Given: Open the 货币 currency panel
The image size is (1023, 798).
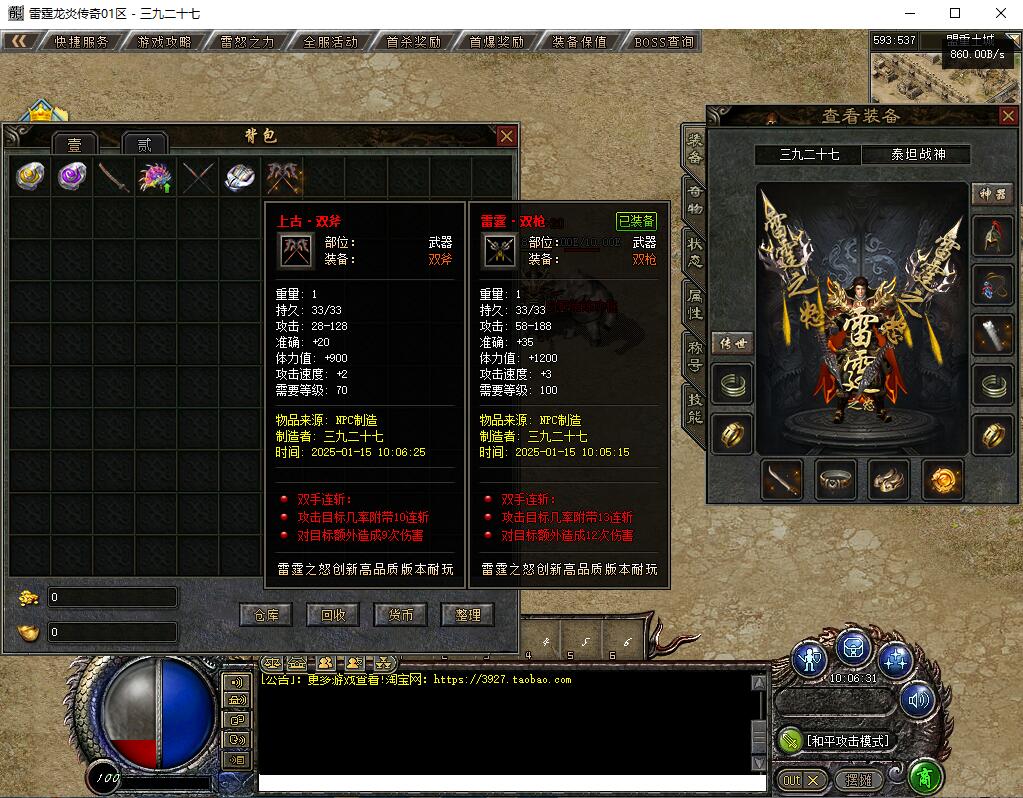Looking at the screenshot, I should click(x=400, y=614).
